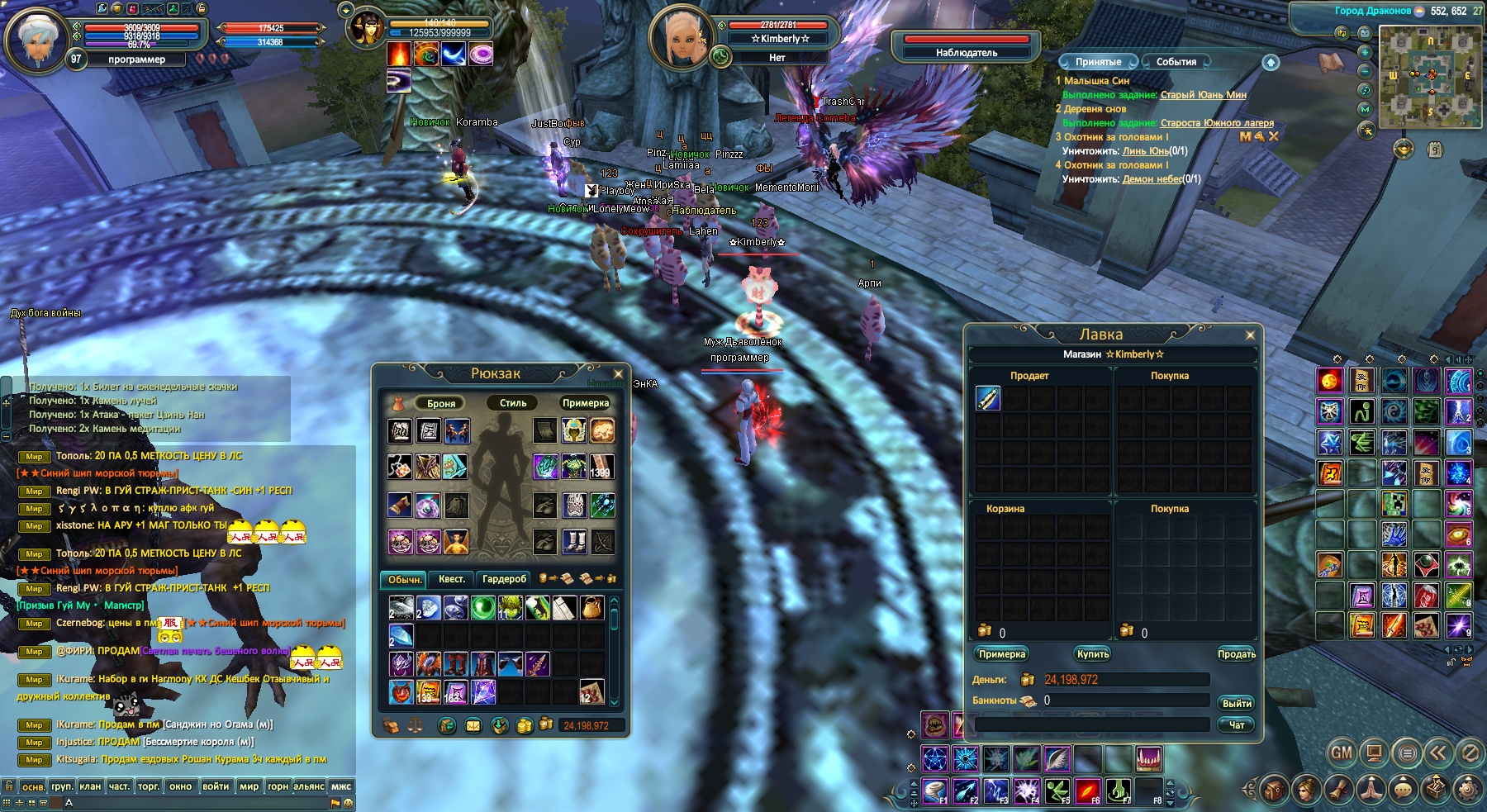Leave the shop with the Выйти button
This screenshot has width=1487, height=812.
click(1236, 704)
